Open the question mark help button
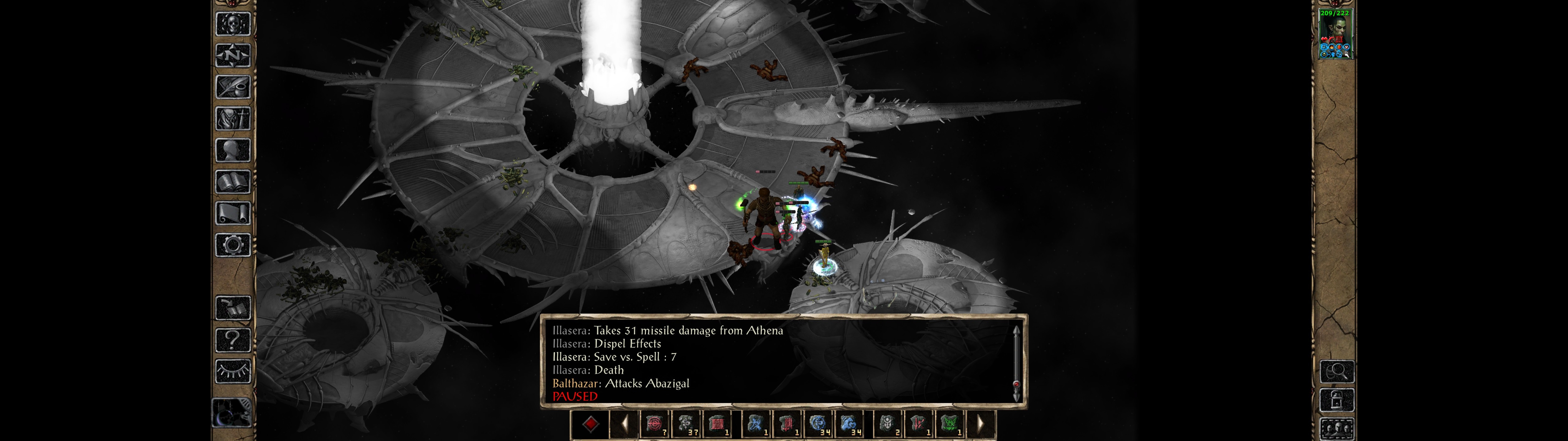 pyautogui.click(x=232, y=339)
